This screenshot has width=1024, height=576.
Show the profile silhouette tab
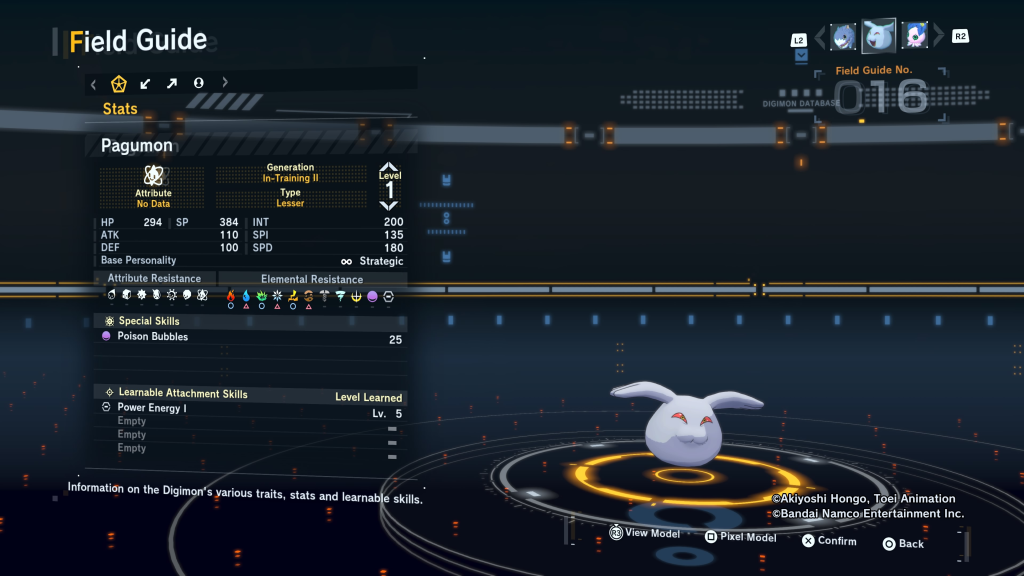pos(198,83)
